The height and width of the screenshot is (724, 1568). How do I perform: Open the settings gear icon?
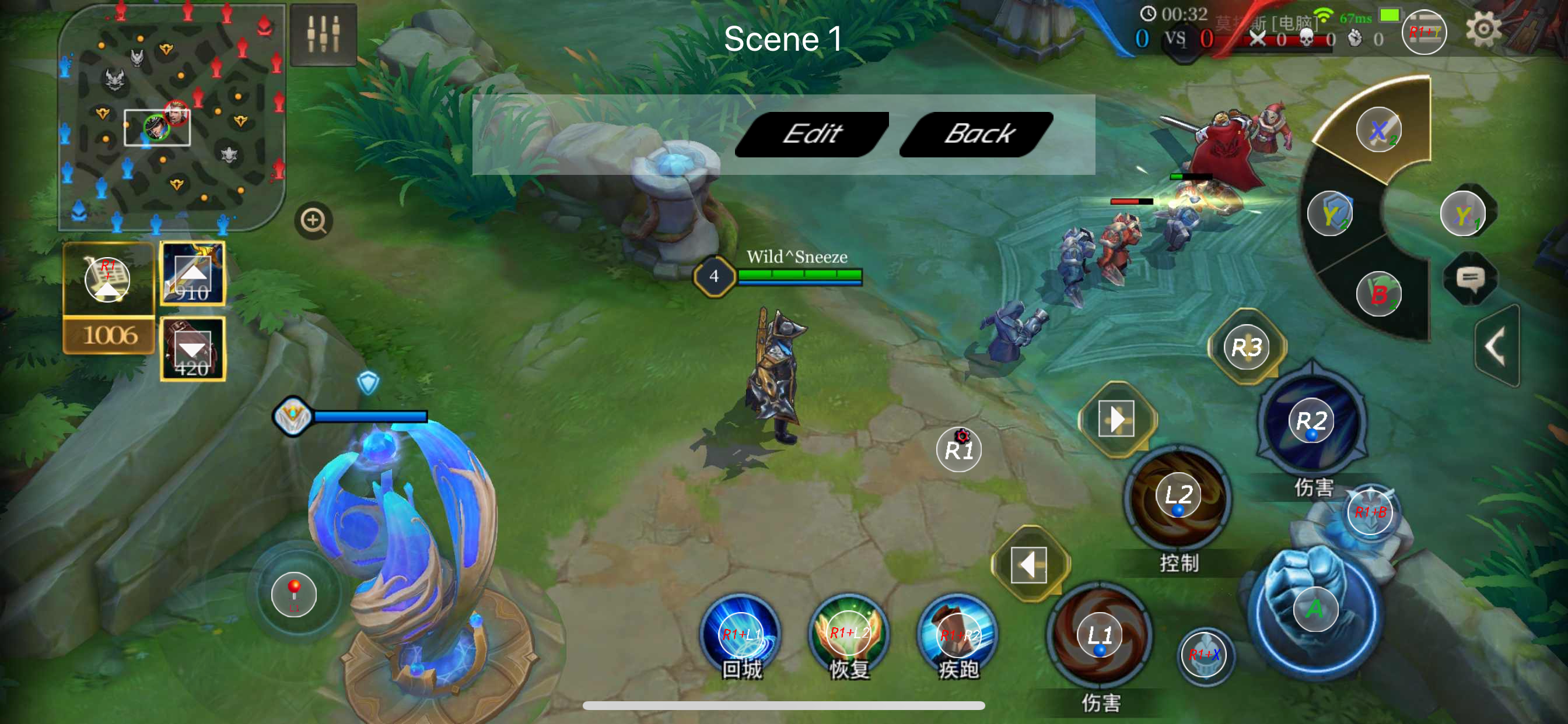(1483, 29)
